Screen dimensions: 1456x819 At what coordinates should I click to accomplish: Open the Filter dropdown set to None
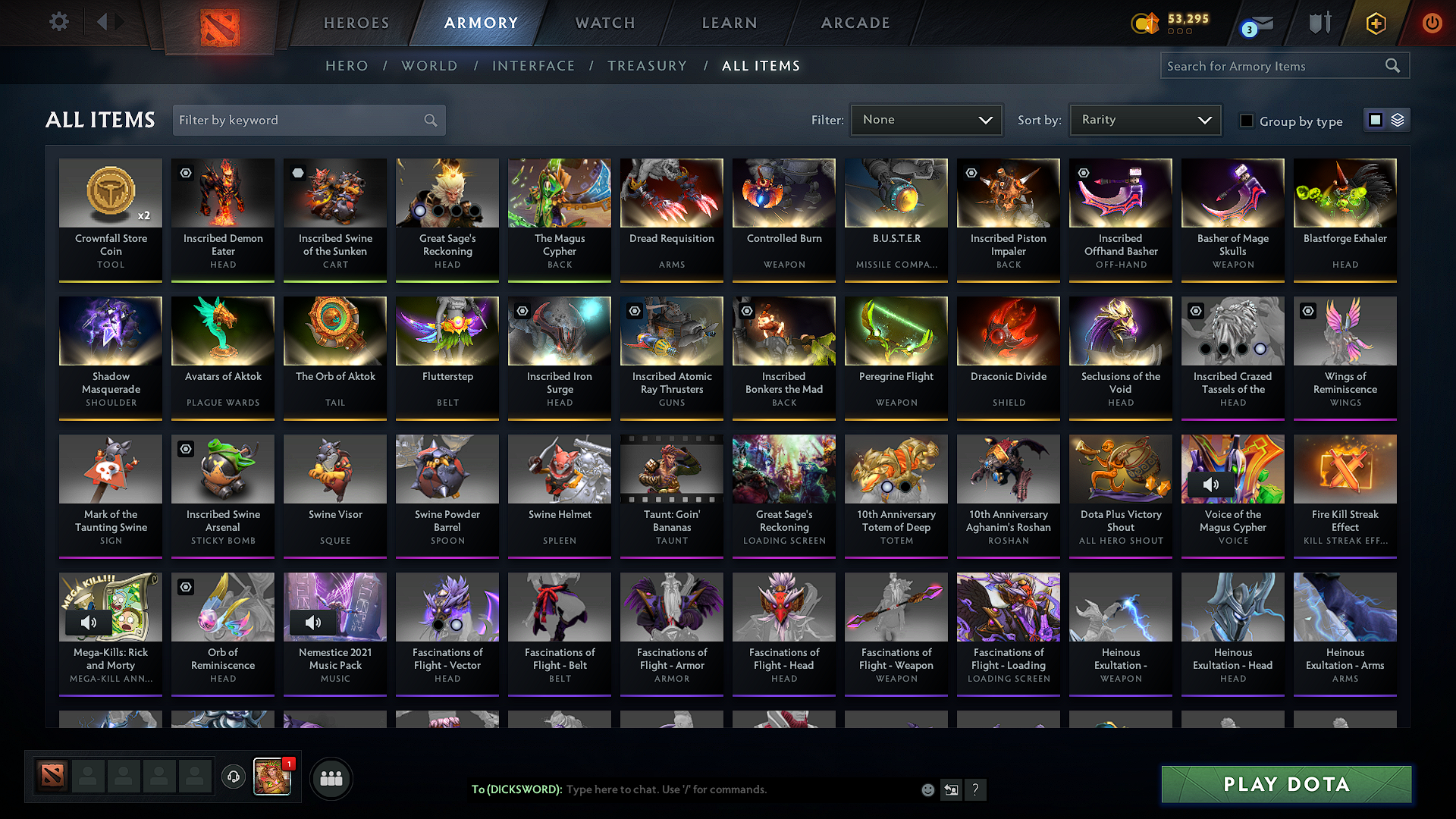[926, 119]
